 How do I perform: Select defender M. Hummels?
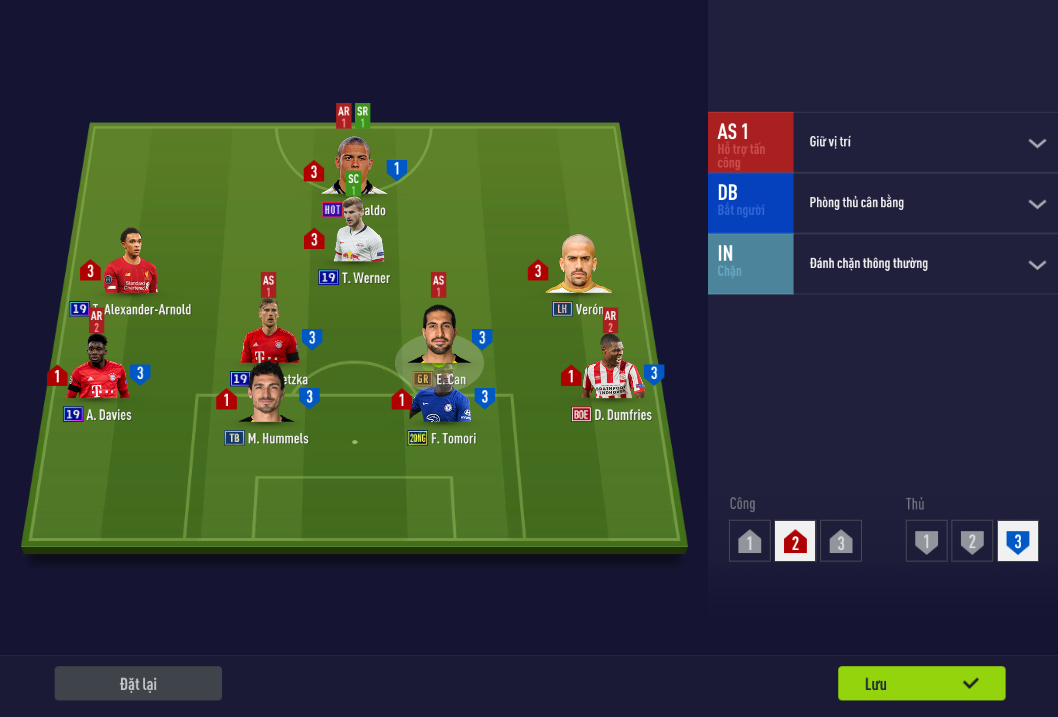[265, 397]
